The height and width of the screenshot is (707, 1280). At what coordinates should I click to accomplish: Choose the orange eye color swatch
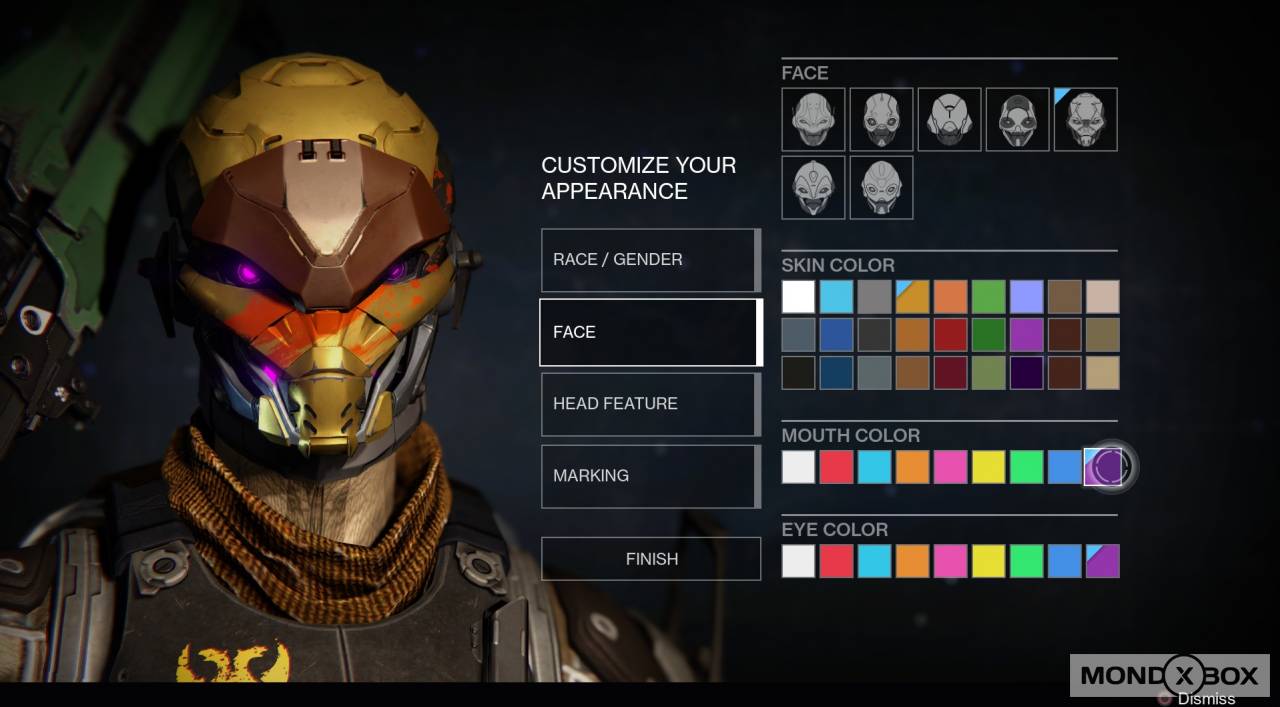[912, 561]
